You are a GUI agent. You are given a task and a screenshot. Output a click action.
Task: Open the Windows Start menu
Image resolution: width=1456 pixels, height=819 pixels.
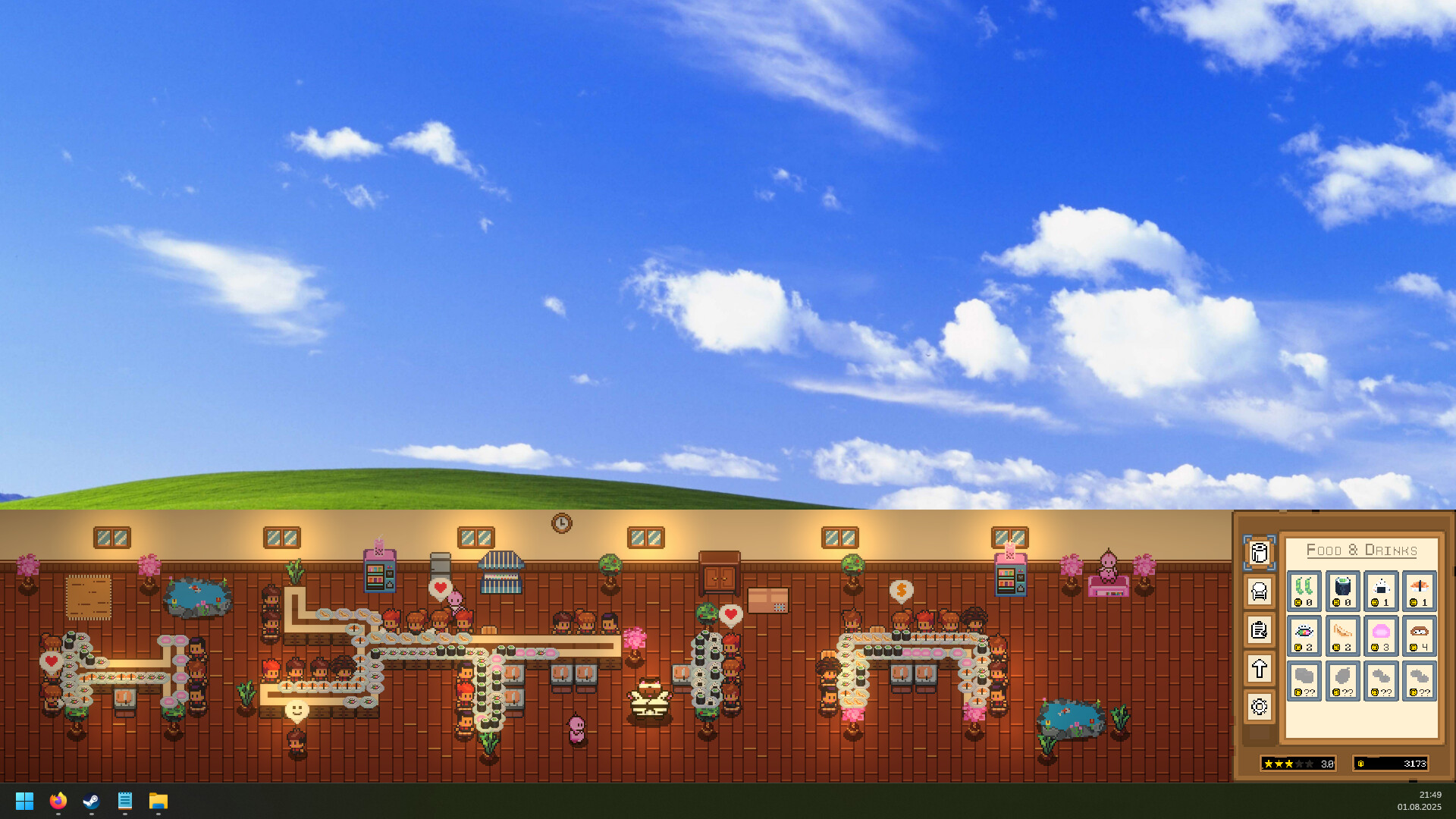(x=24, y=801)
